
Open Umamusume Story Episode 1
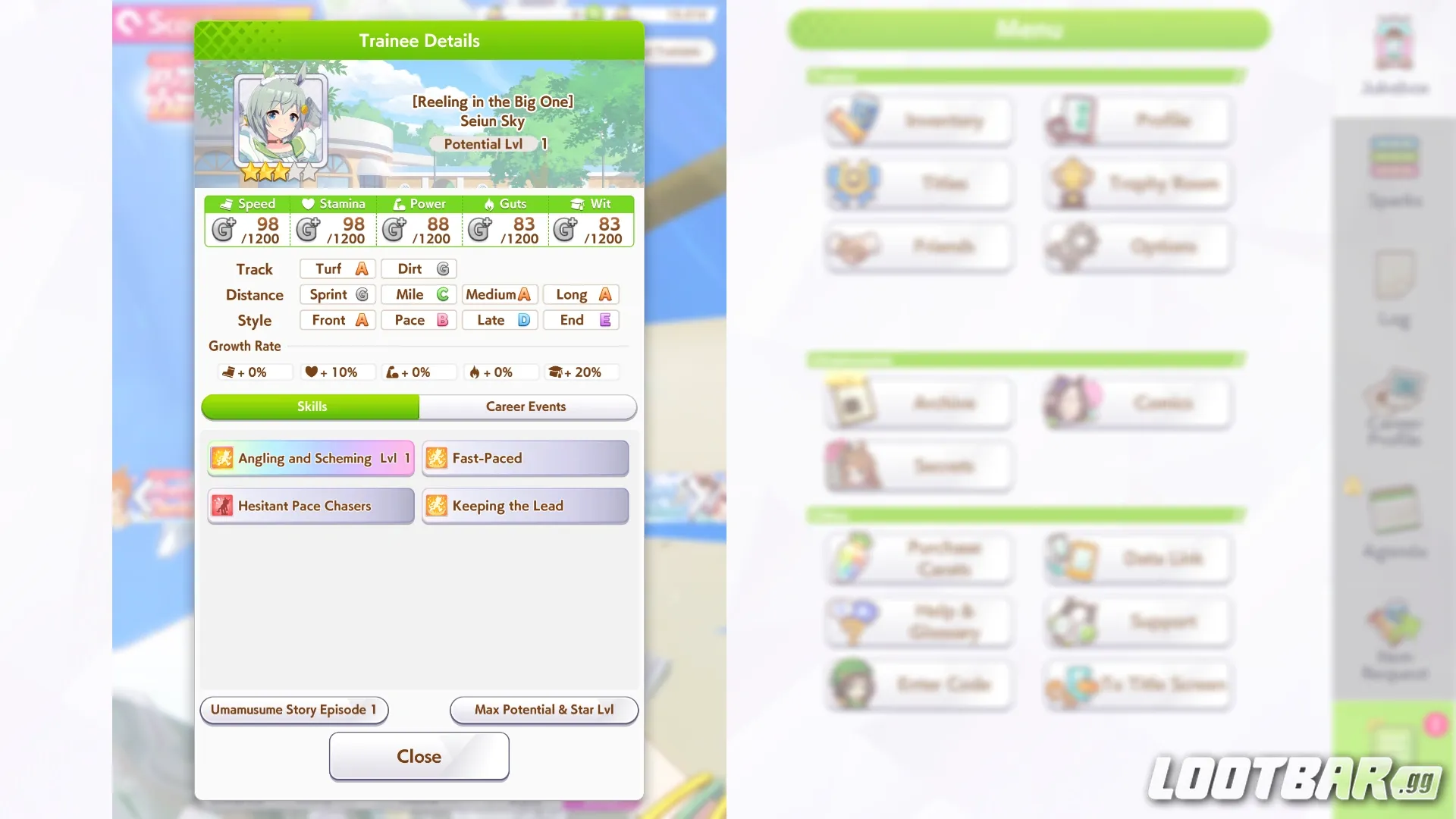coord(293,710)
